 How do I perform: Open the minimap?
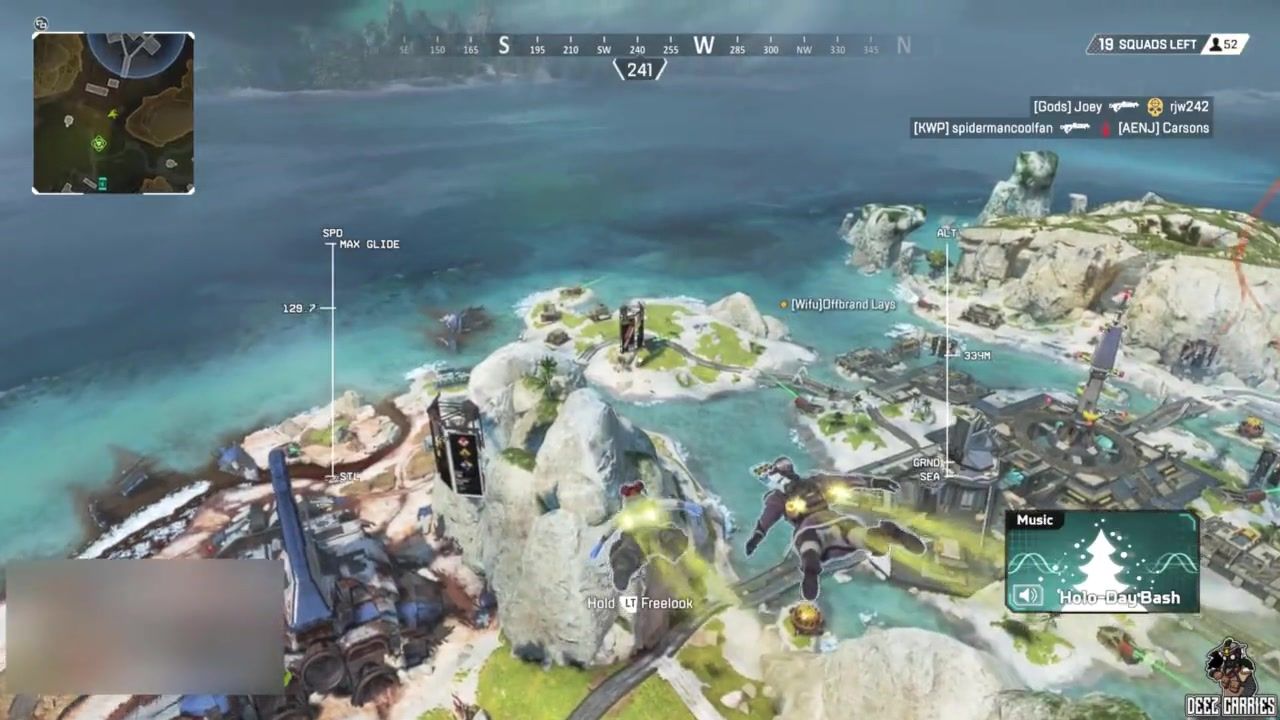(113, 113)
